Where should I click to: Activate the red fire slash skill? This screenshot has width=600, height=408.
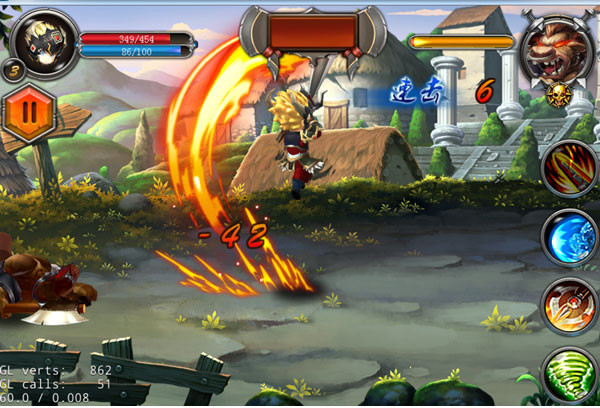point(570,168)
